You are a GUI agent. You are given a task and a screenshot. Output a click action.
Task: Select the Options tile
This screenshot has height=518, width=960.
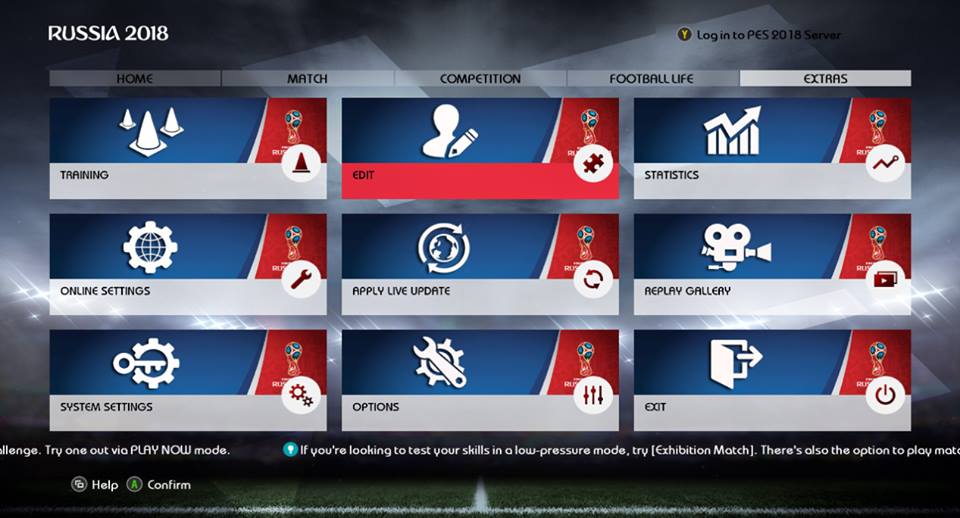coord(480,379)
